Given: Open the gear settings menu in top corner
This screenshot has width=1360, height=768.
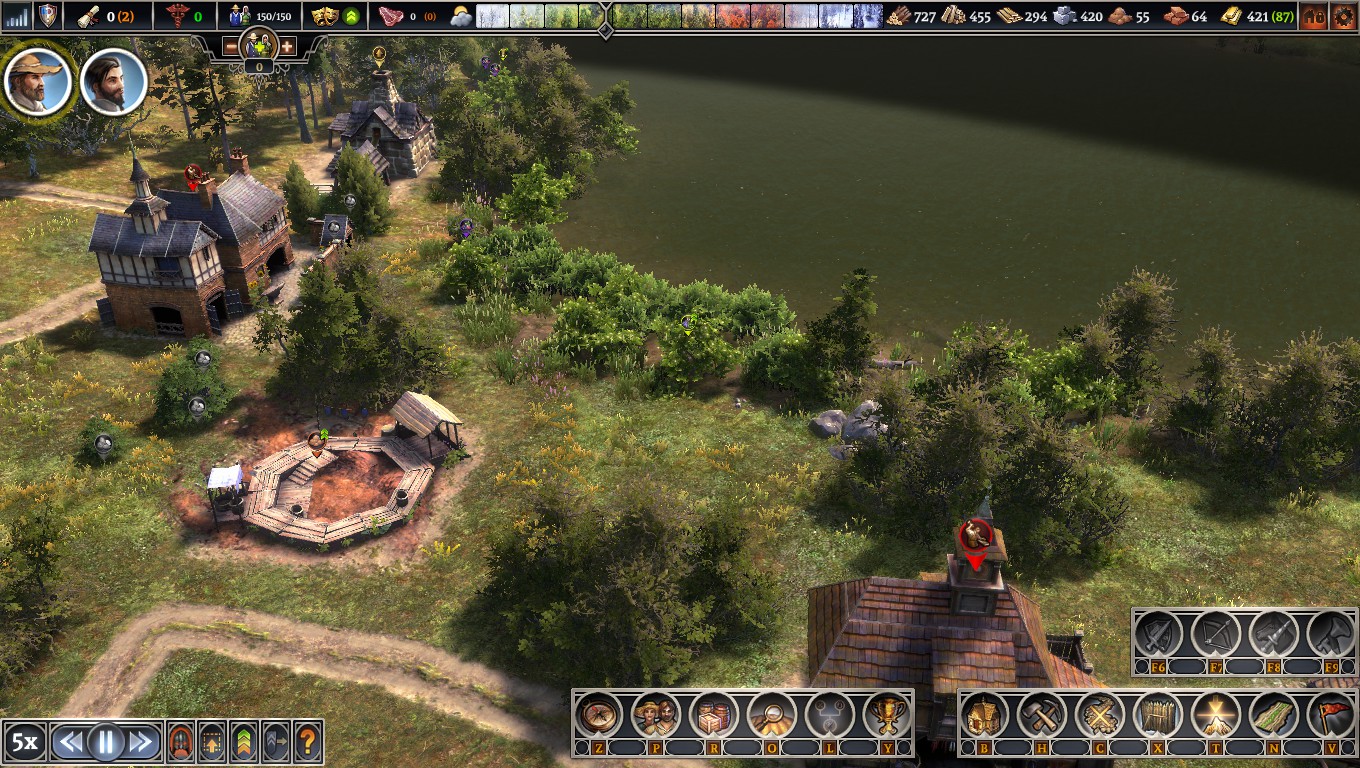Looking at the screenshot, I should (1342, 16).
